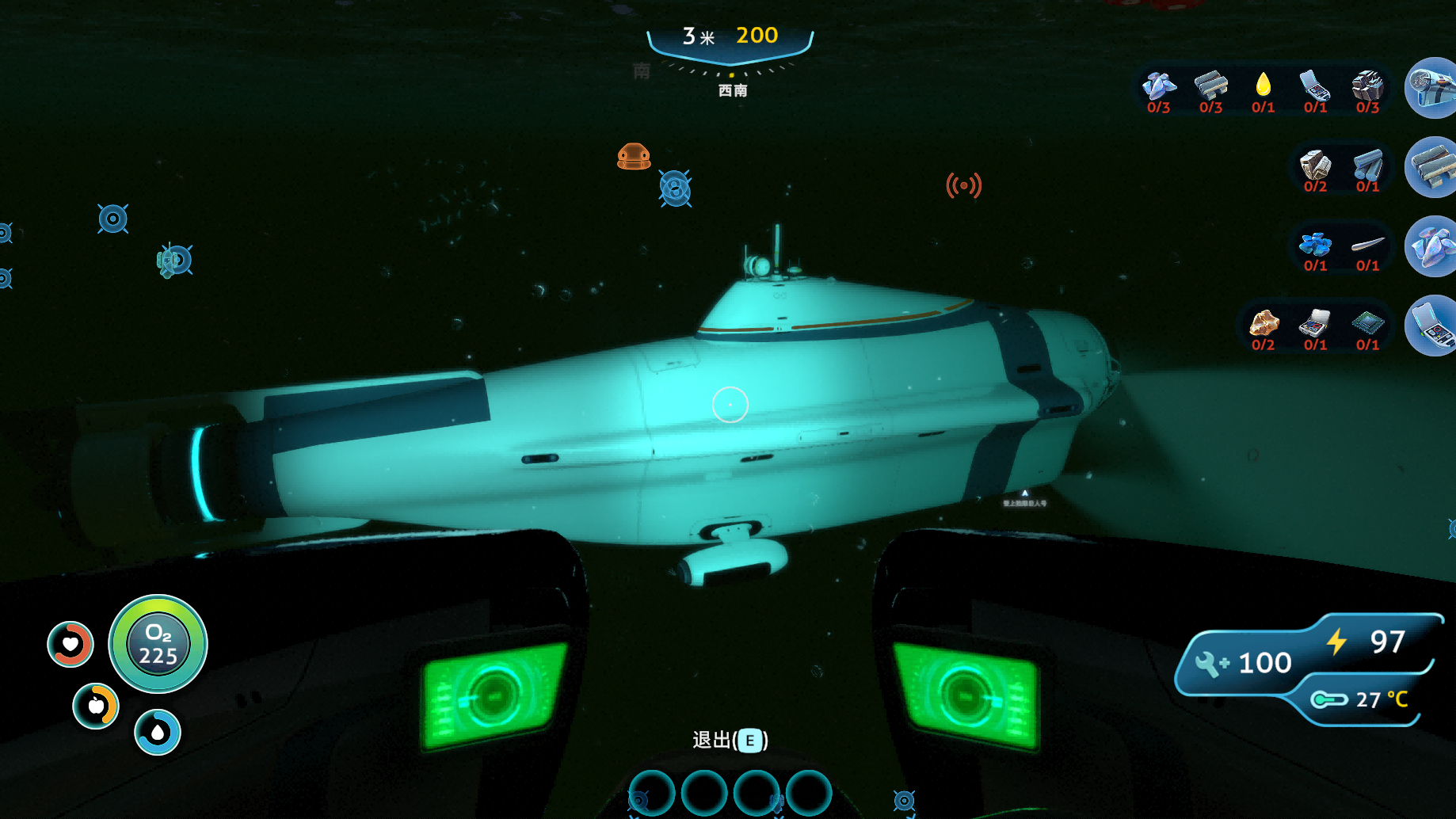This screenshot has width=1456, height=819.
Task: Select the lead ore ingredient icon
Action: [1367, 84]
